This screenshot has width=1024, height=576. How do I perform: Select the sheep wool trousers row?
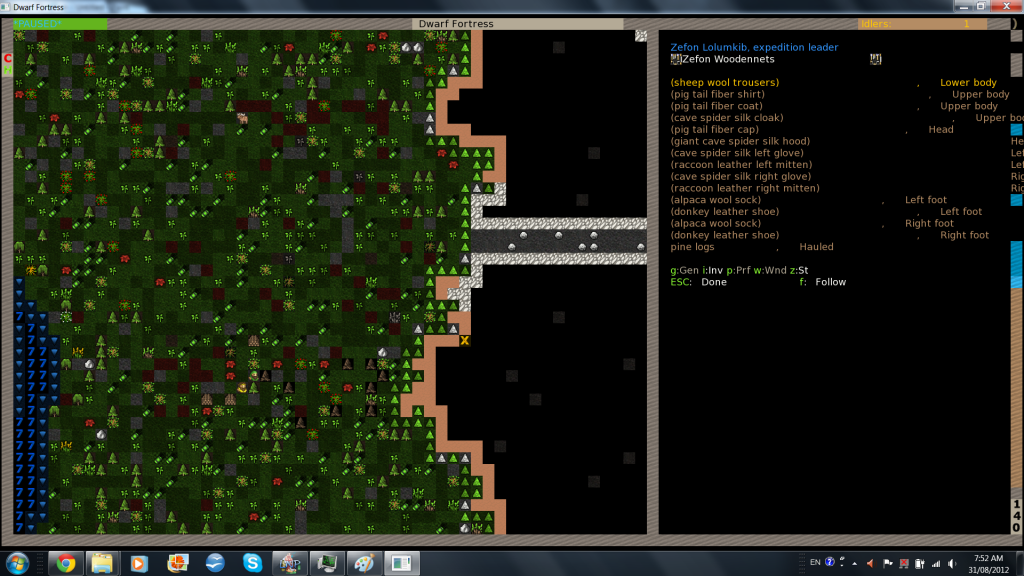coord(724,83)
